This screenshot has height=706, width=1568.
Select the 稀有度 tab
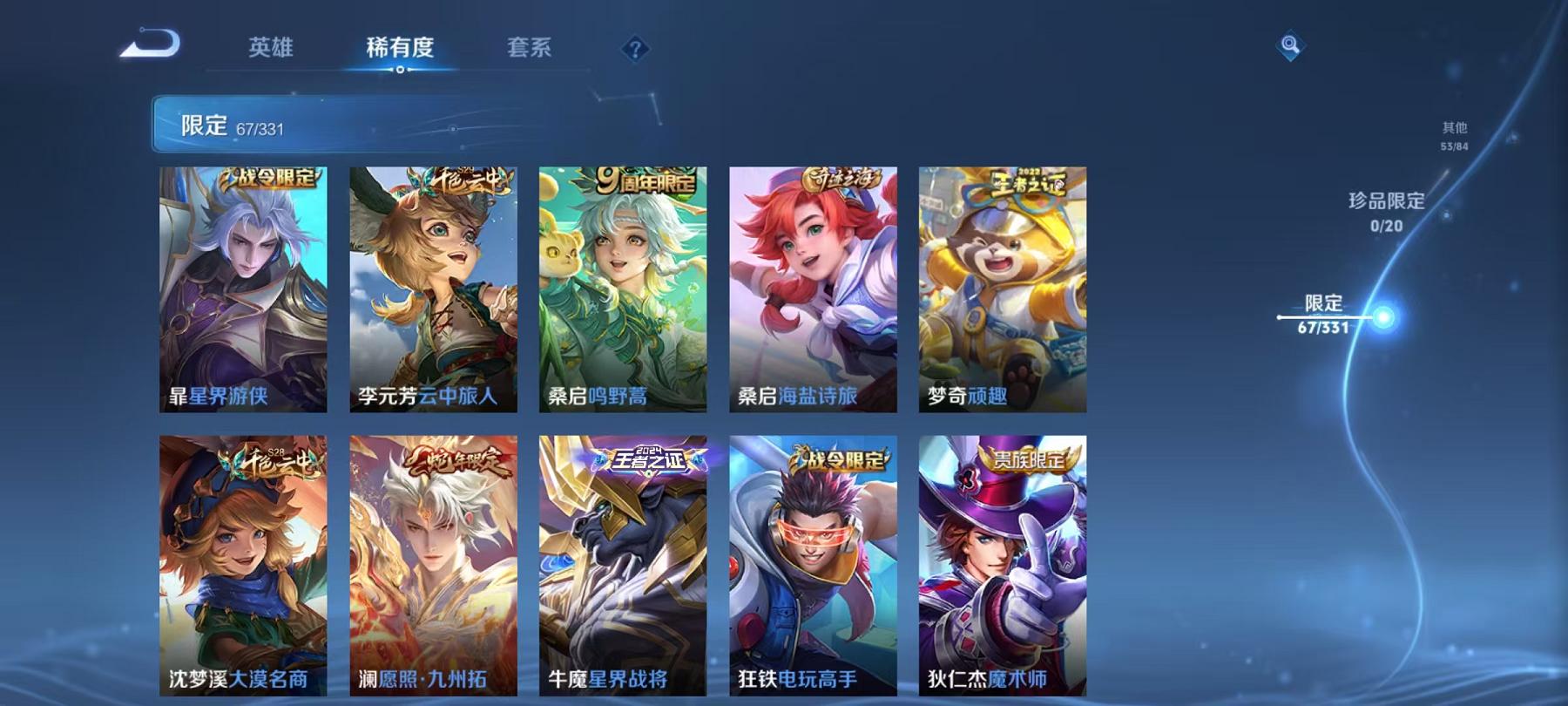[401, 50]
